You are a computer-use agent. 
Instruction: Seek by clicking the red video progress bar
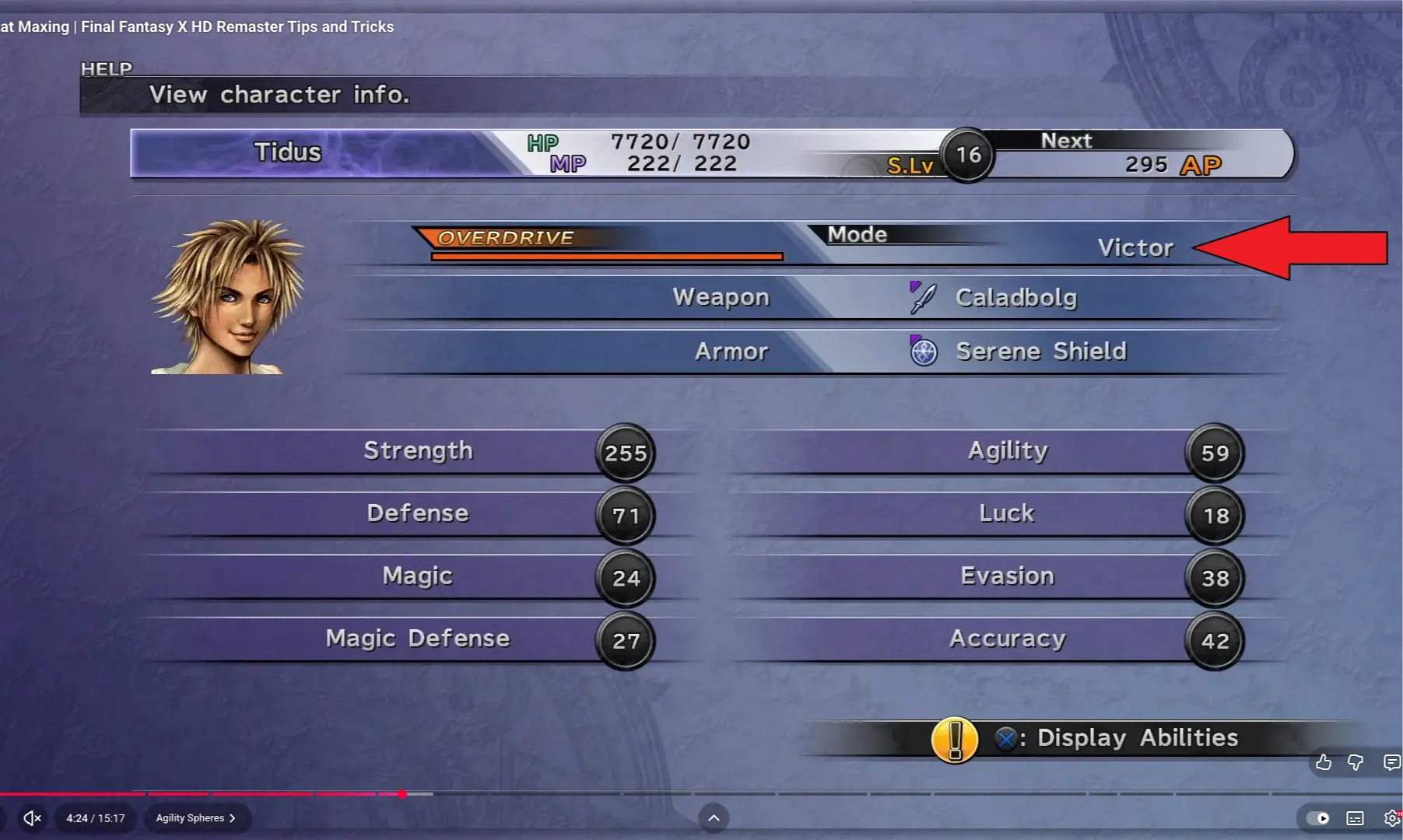(233, 794)
